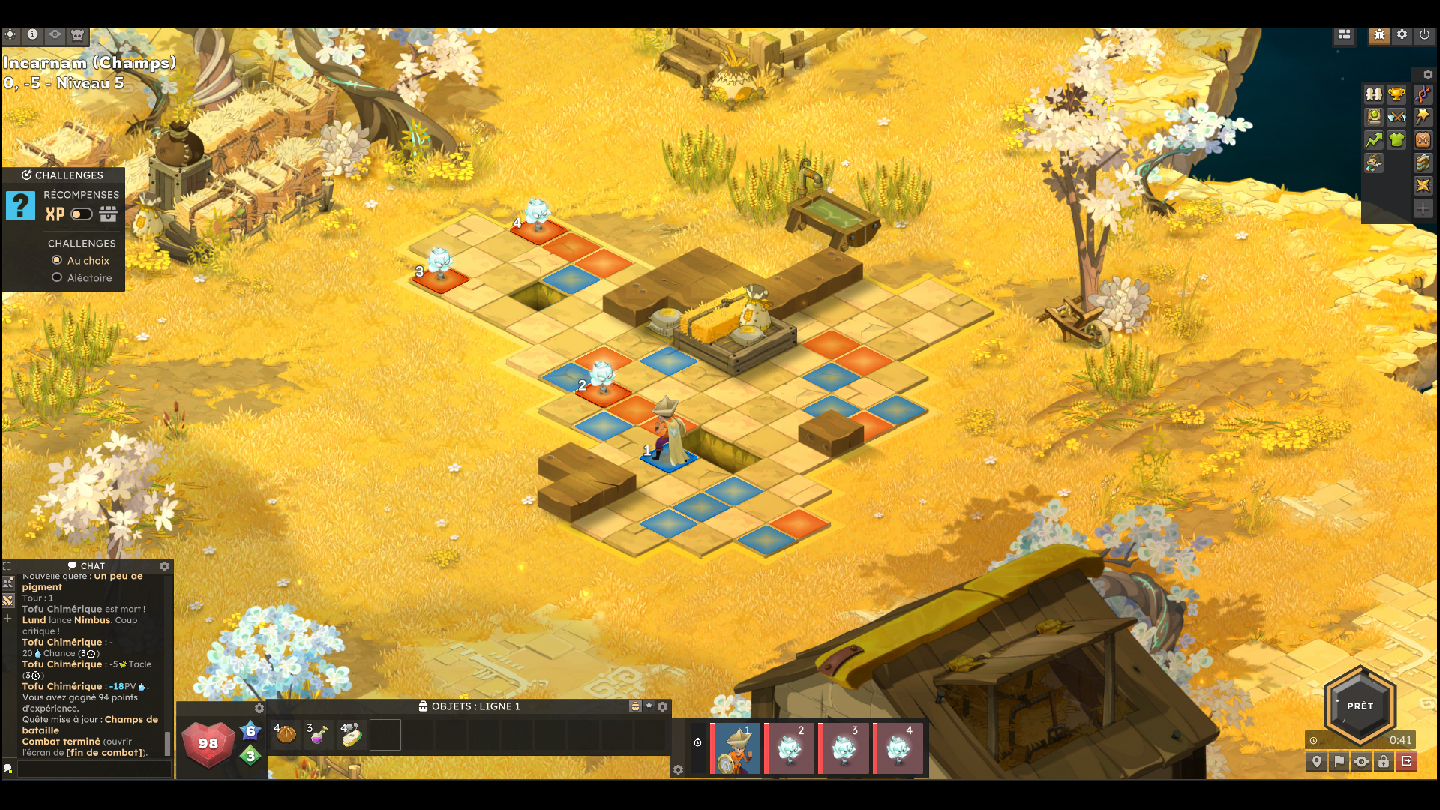Enable tactical mode with the pin icon

coord(1317,761)
